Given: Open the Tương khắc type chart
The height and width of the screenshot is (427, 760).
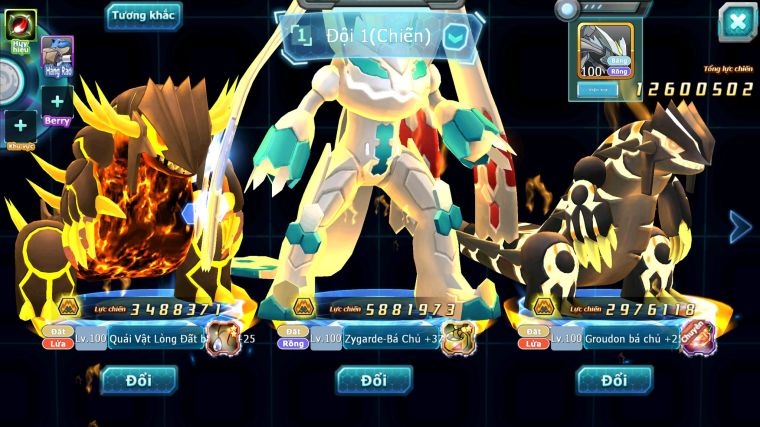Looking at the screenshot, I should point(144,16).
